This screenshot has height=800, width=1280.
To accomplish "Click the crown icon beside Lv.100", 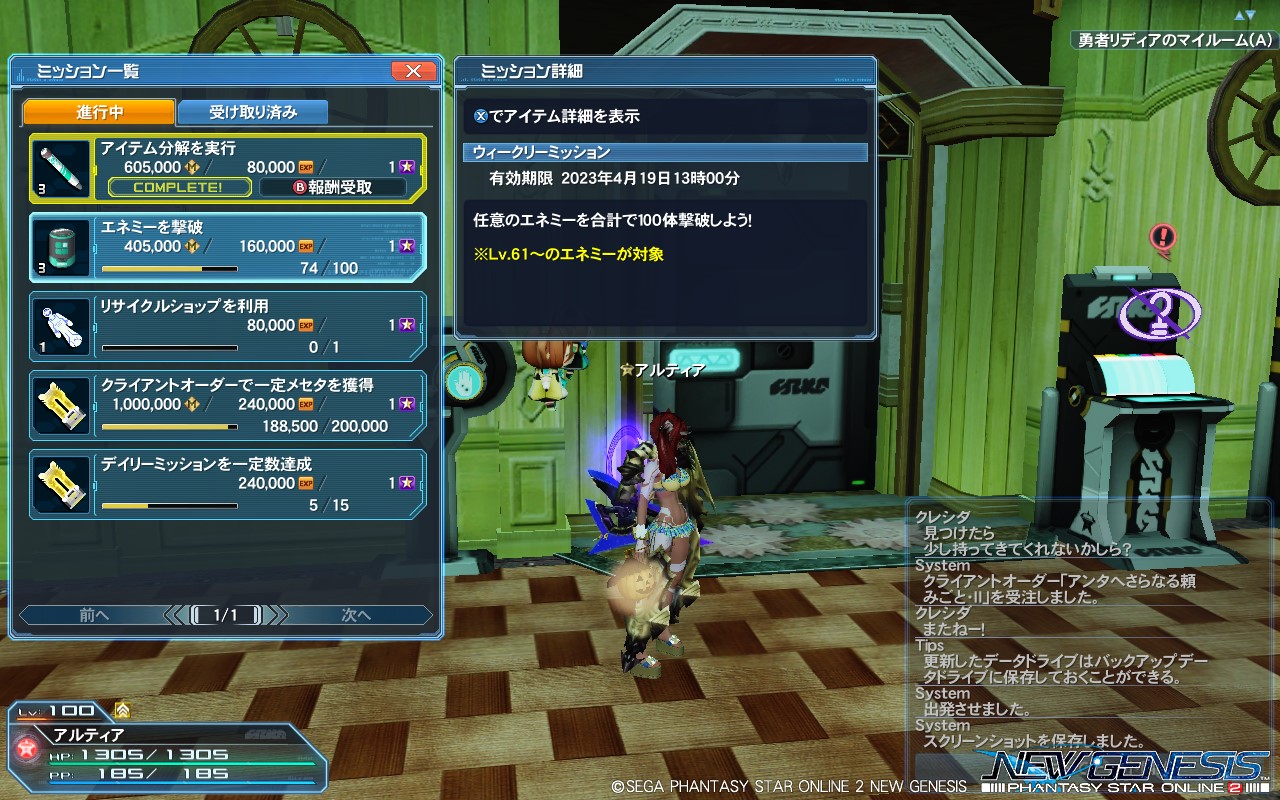I will 122,710.
